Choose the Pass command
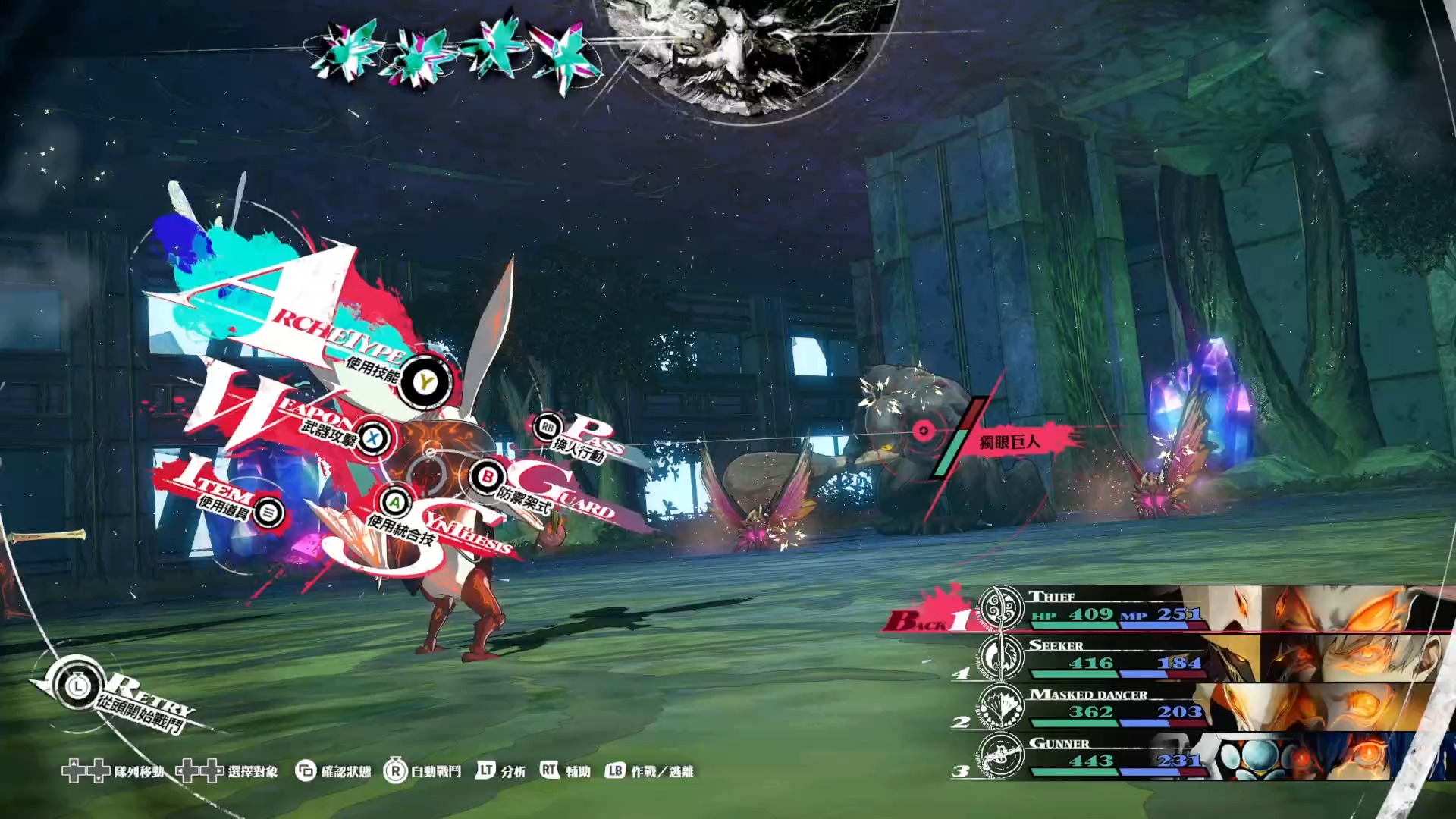The width and height of the screenshot is (1456, 819). 548,428
